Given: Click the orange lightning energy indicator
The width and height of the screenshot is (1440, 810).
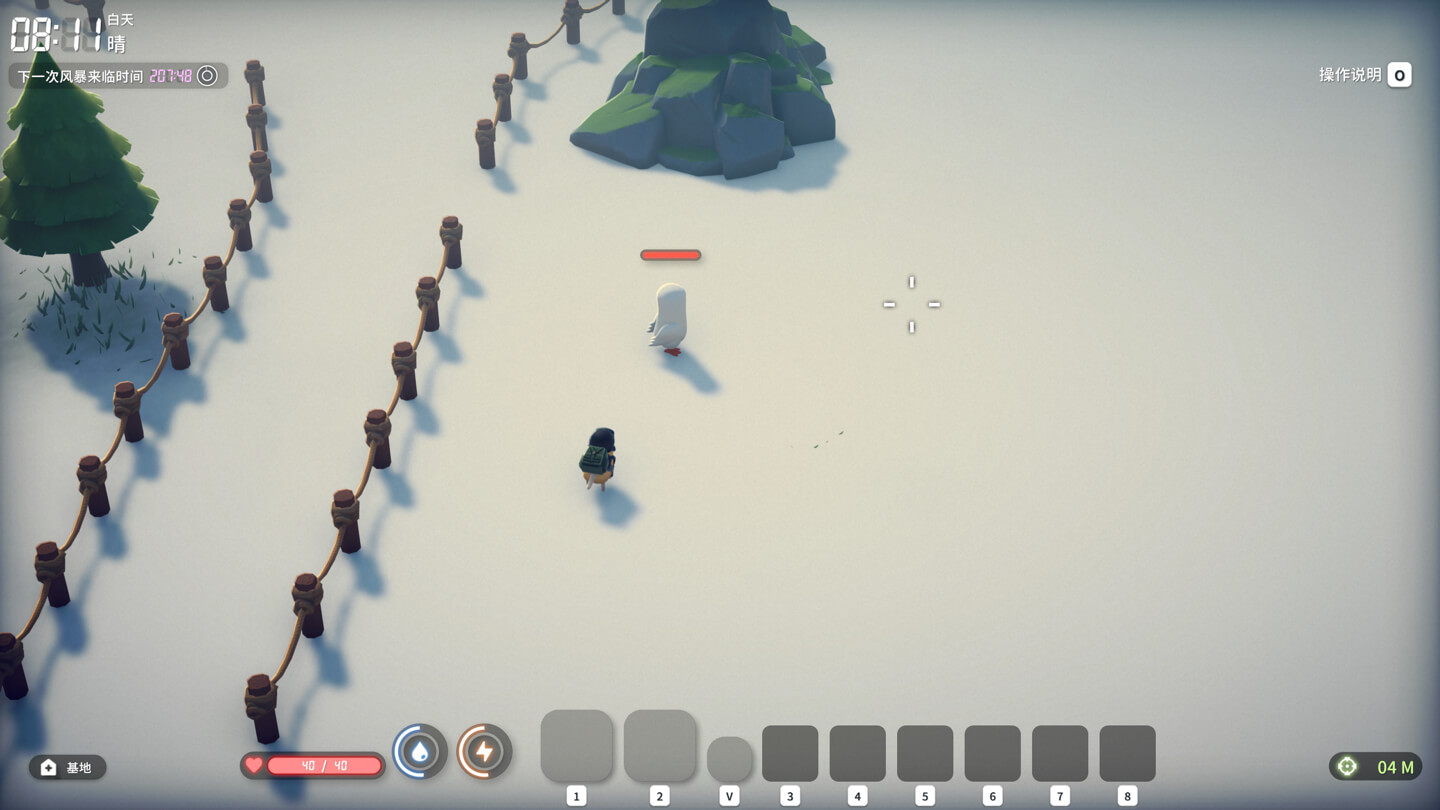Looking at the screenshot, I should click(x=484, y=752).
